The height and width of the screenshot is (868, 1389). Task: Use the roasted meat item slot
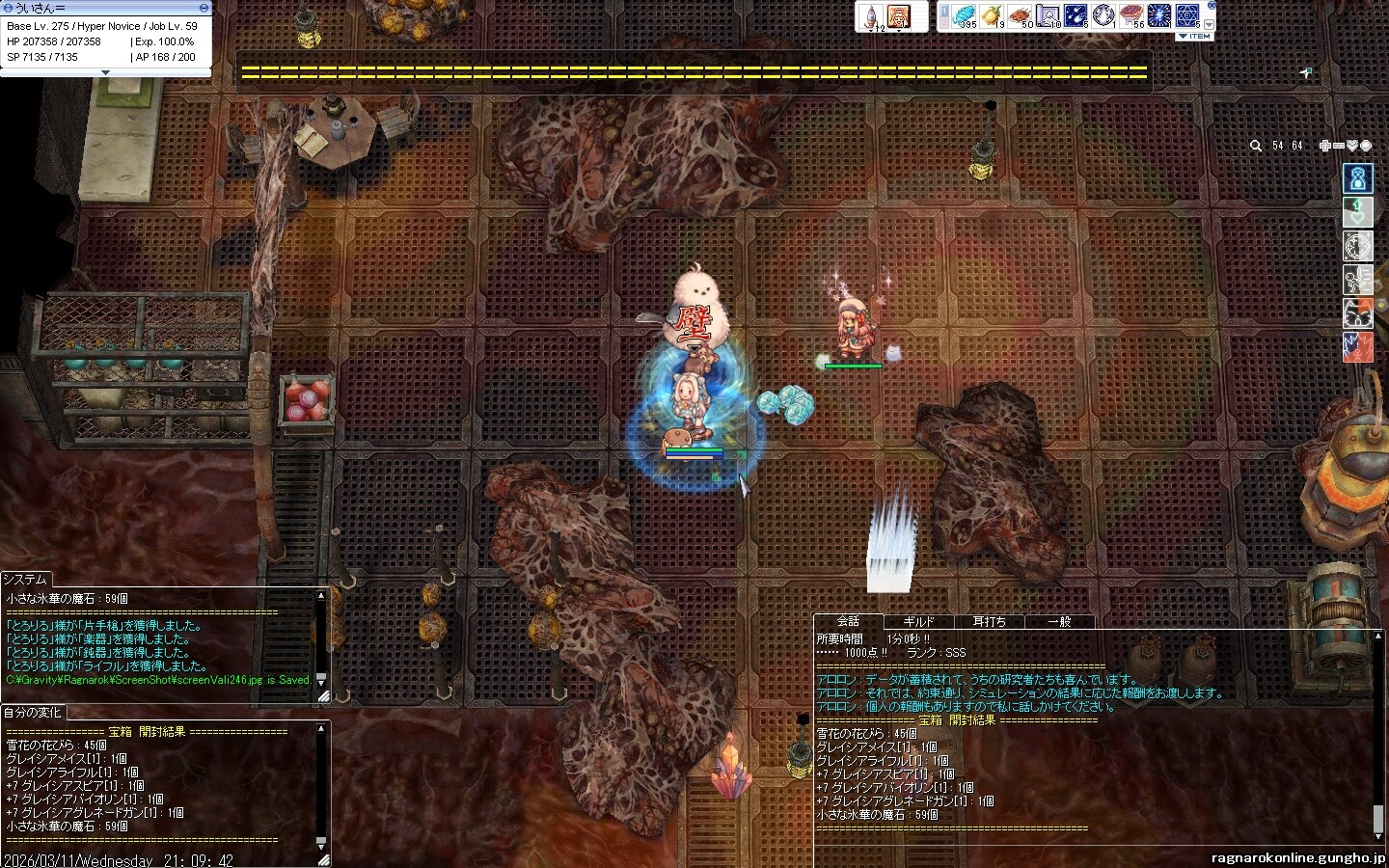pos(1020,15)
